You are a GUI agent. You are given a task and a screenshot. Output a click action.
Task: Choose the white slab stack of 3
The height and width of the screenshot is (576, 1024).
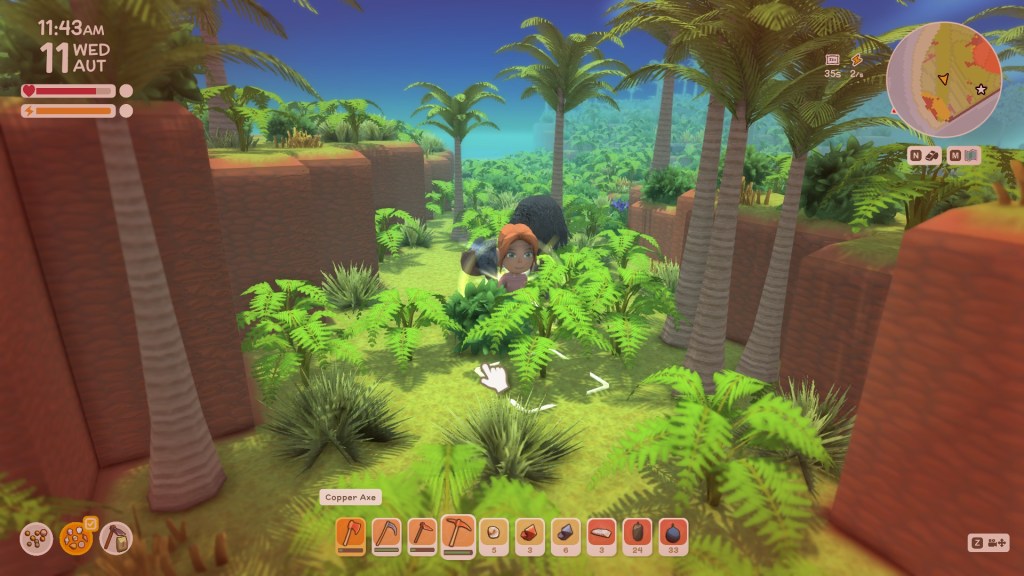(602, 534)
